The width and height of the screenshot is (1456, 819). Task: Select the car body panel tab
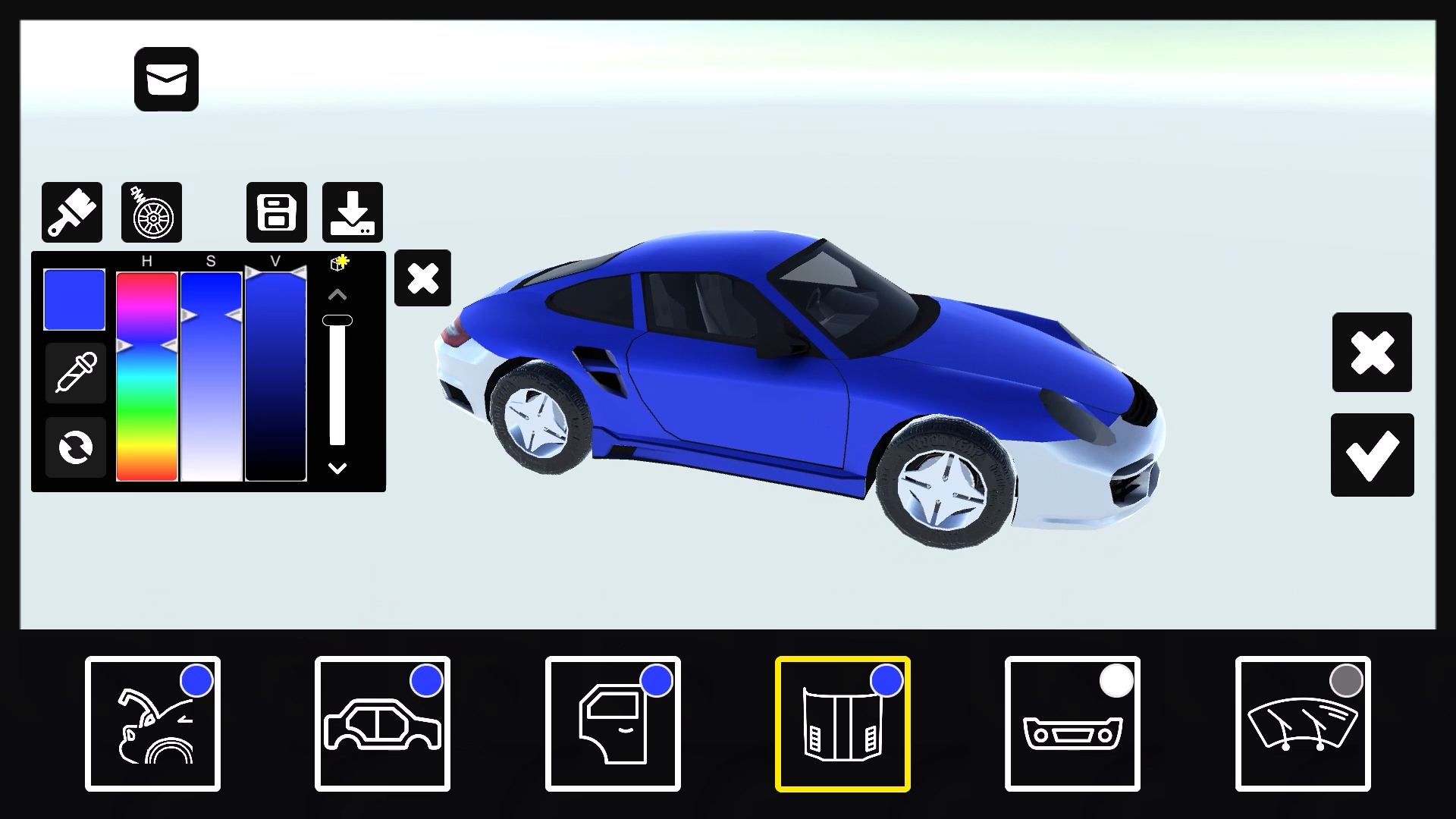(383, 724)
